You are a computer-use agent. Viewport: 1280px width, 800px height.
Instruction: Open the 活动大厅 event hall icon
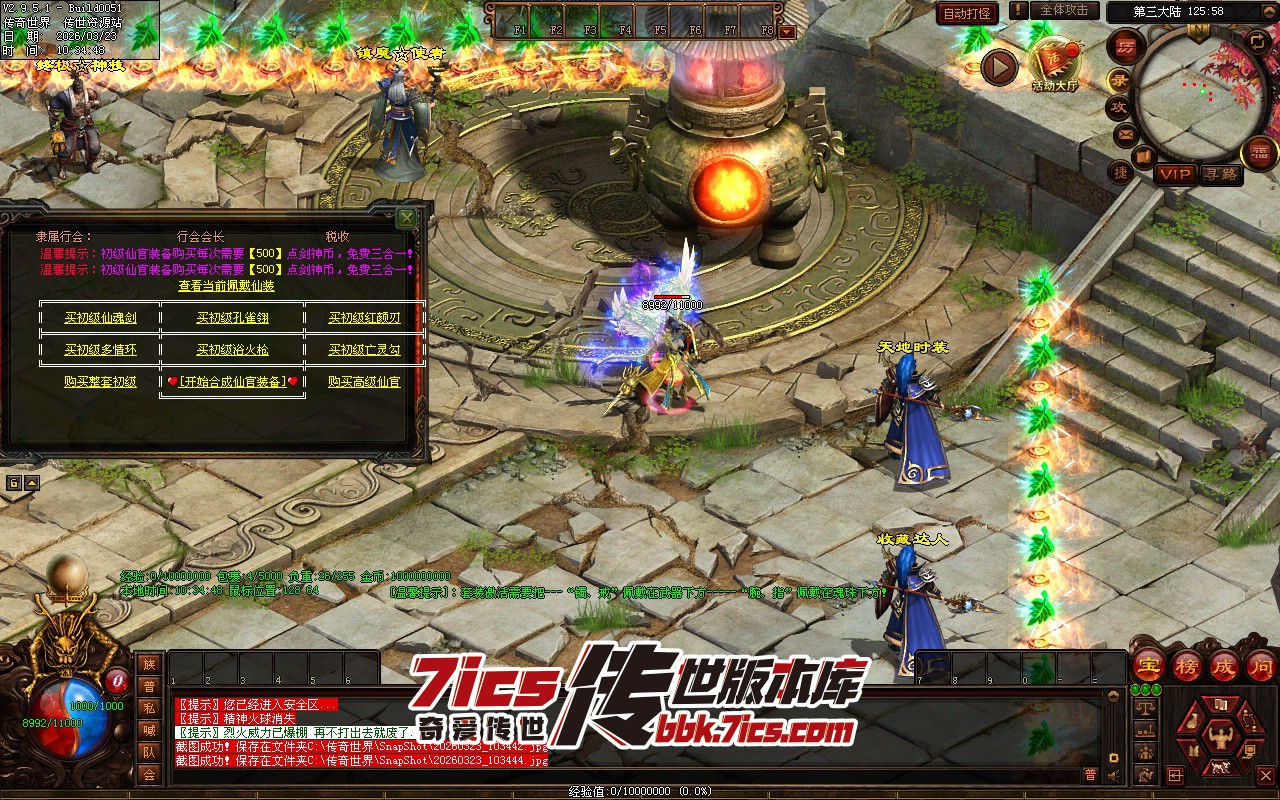(1054, 66)
